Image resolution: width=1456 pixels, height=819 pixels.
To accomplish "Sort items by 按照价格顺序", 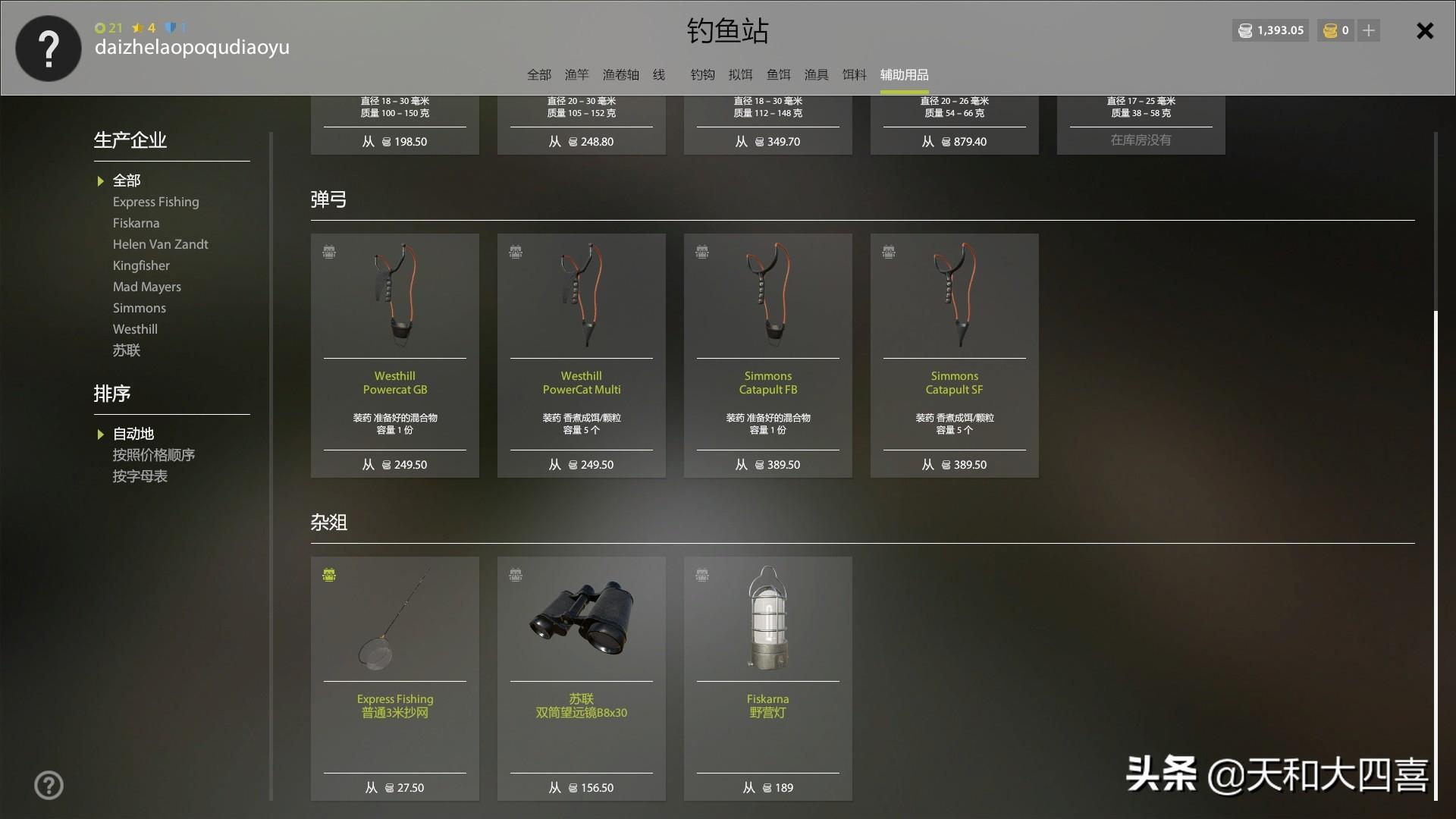I will click(153, 455).
